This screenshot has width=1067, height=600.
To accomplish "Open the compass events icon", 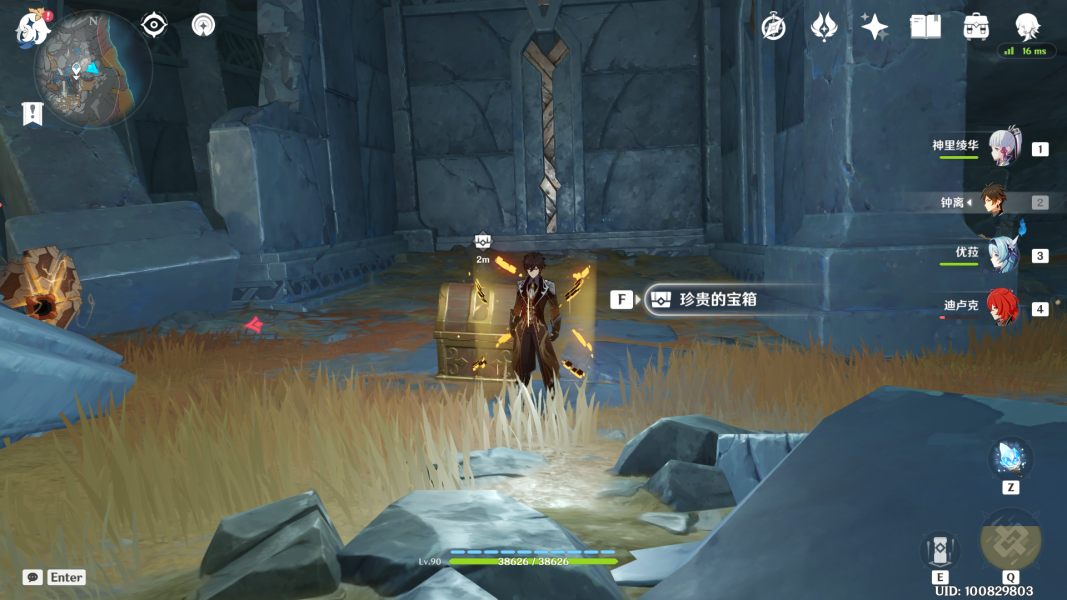I will pos(773,27).
